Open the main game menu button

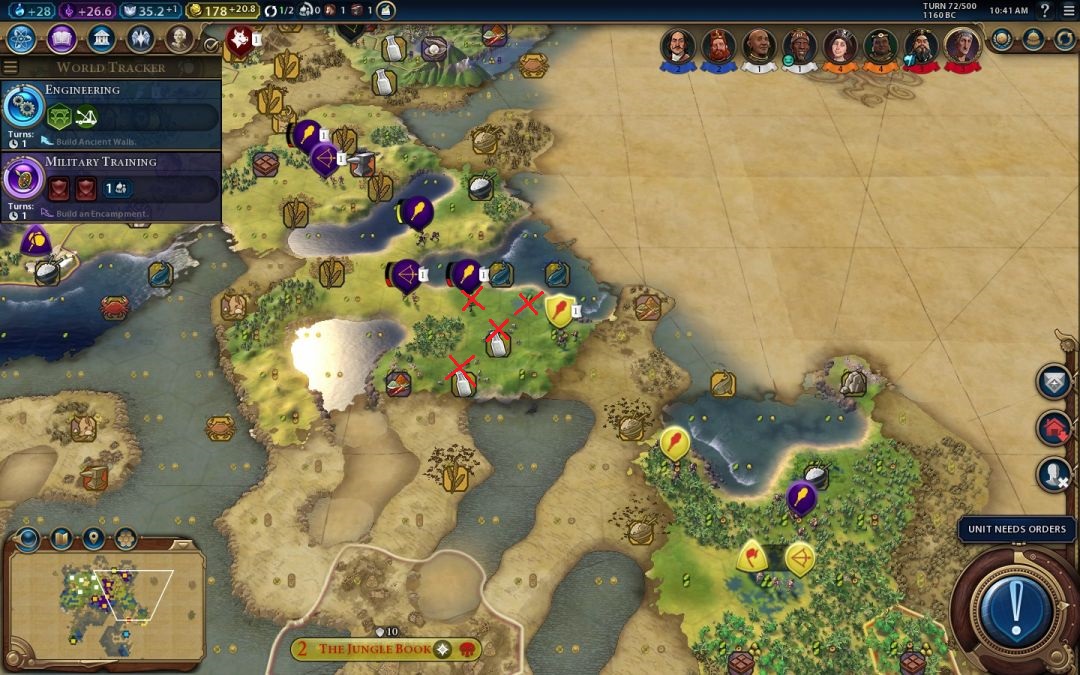point(1069,10)
